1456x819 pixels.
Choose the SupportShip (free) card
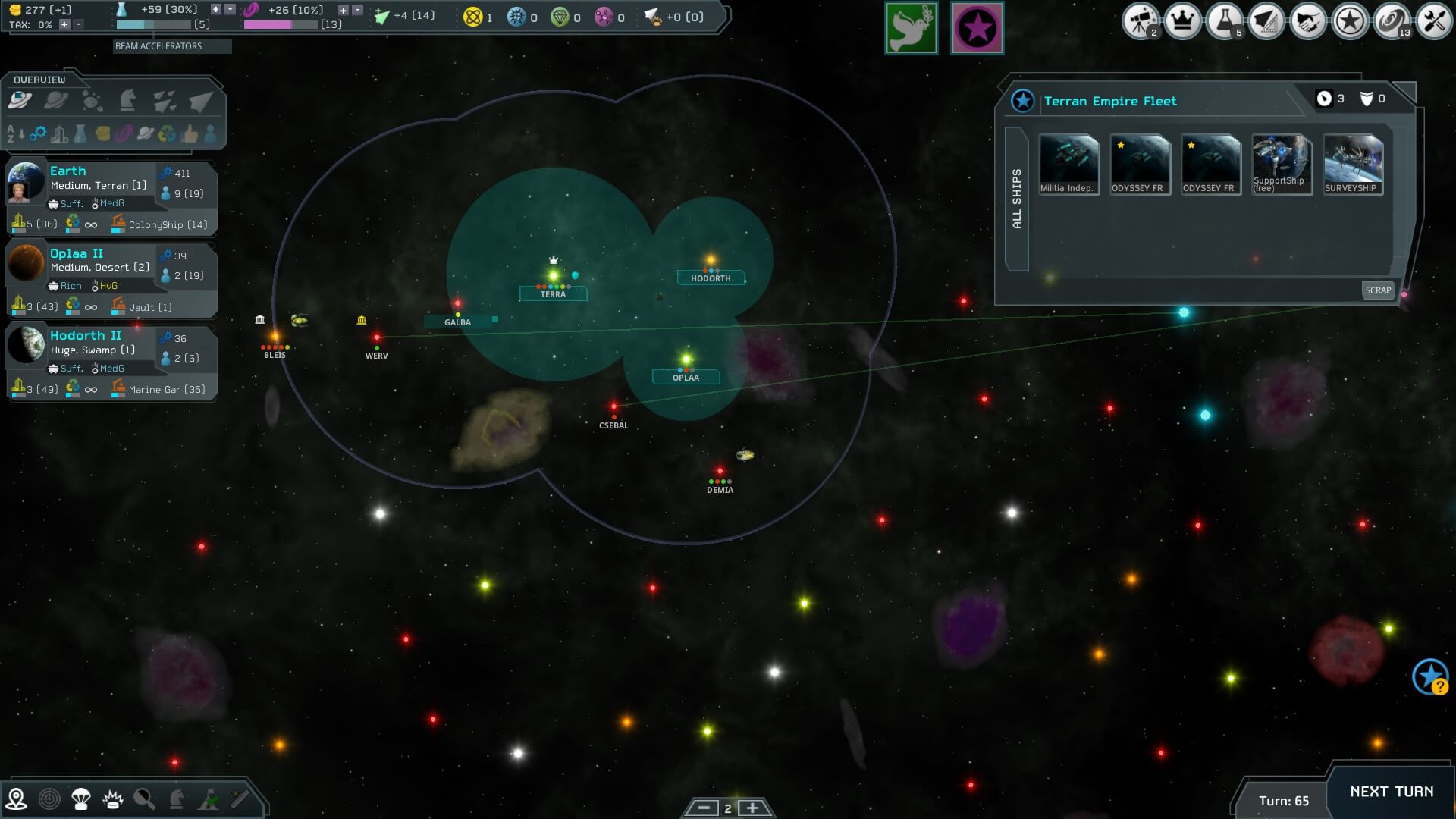[x=1281, y=165]
